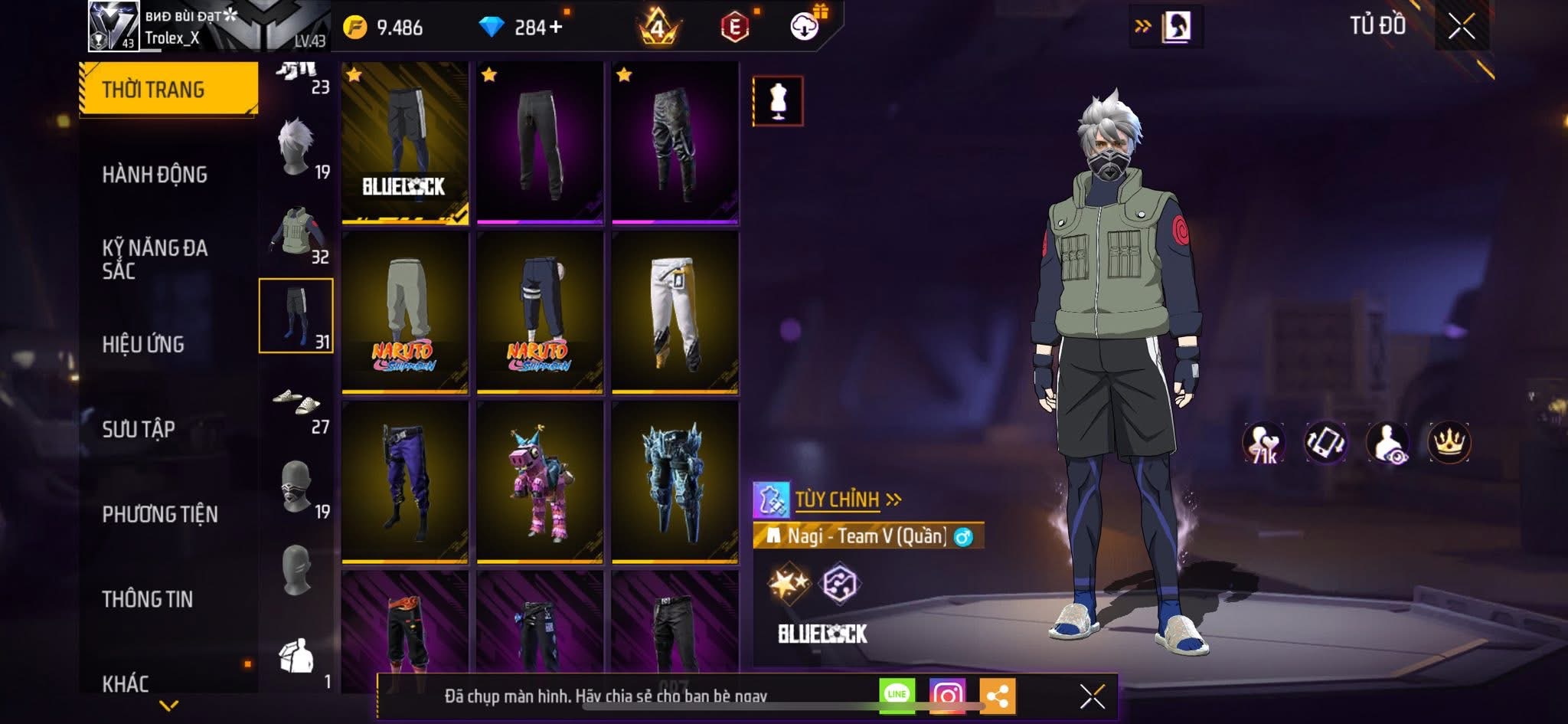Share screenshot via the LINE button
Image resolution: width=1568 pixels, height=724 pixels.
(x=897, y=694)
